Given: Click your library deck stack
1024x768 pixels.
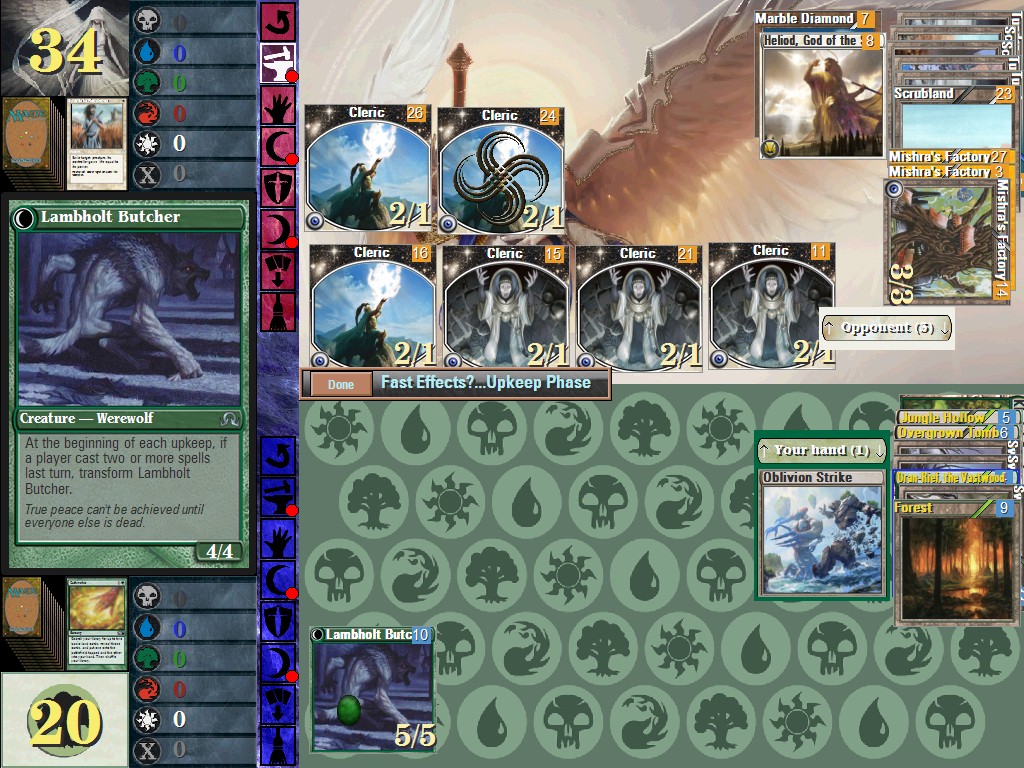Looking at the screenshot, I should tap(30, 621).
